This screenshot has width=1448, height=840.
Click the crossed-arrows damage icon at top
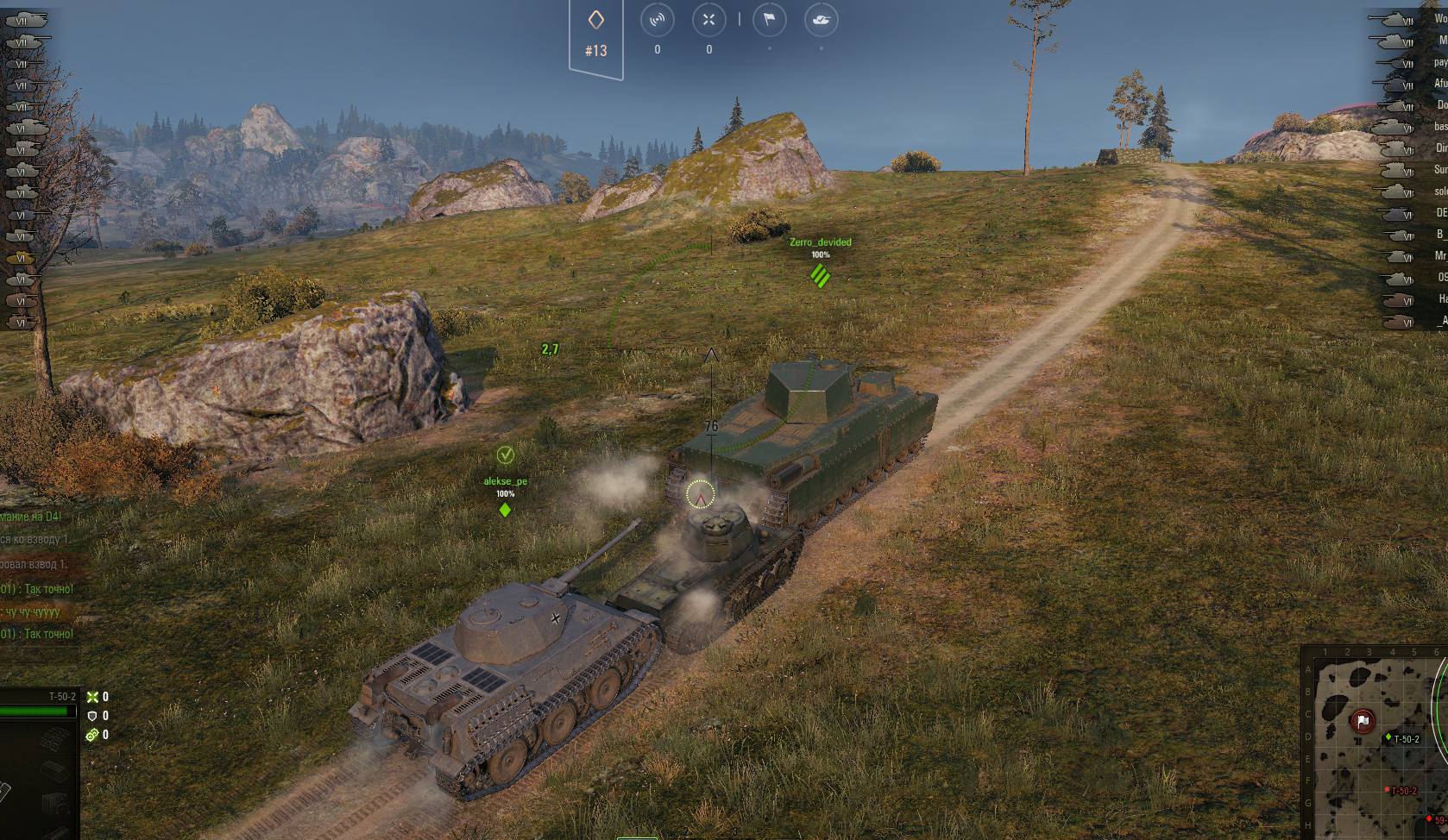709,21
